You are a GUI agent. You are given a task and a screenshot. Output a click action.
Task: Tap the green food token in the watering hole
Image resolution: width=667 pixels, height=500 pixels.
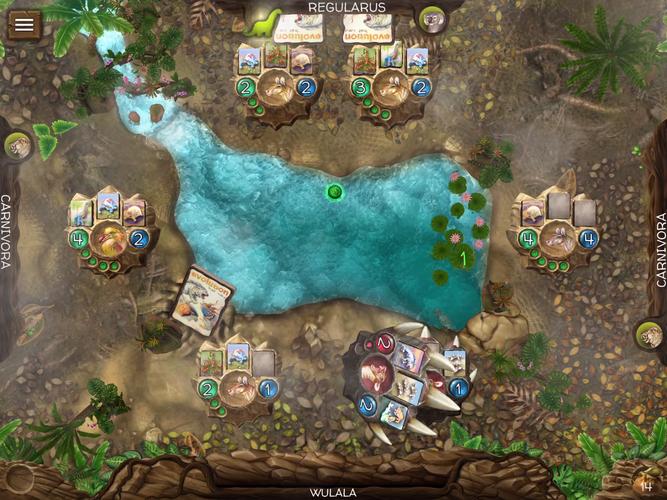(335, 191)
